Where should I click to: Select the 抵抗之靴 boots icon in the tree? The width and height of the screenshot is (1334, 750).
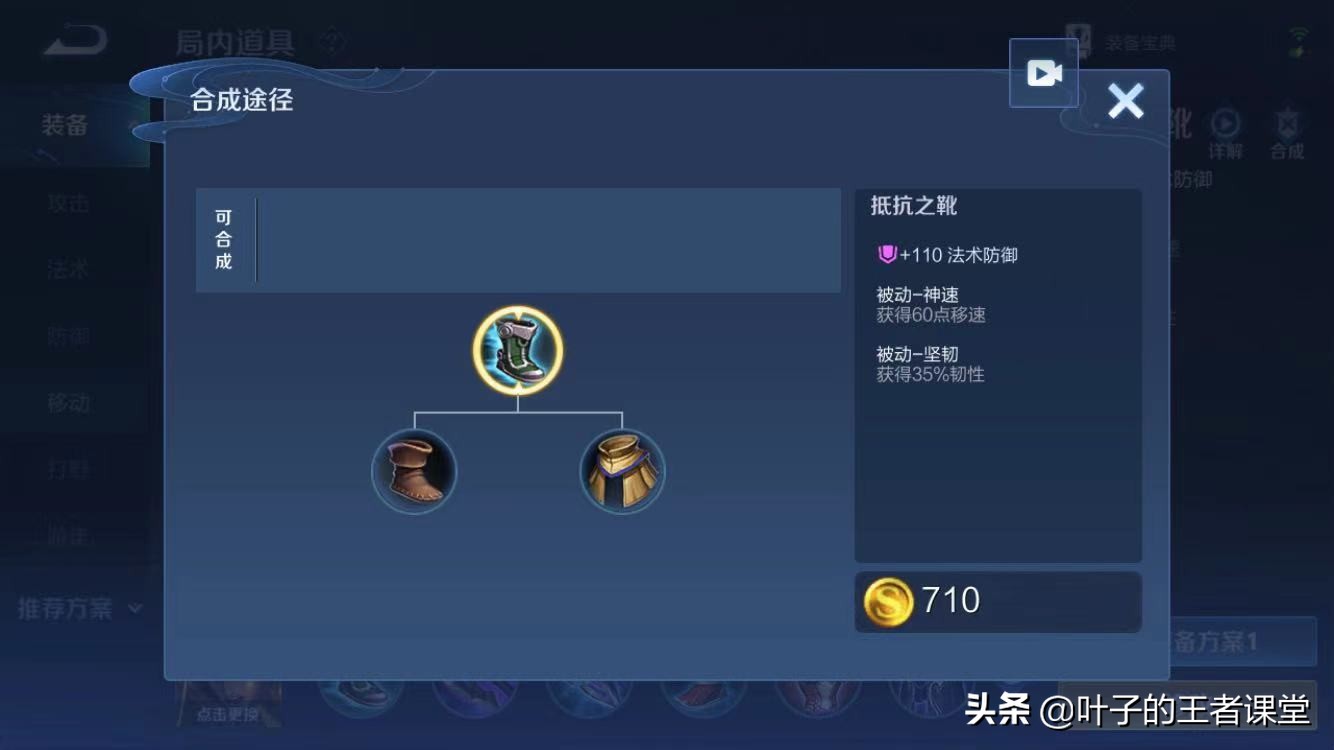[x=516, y=350]
